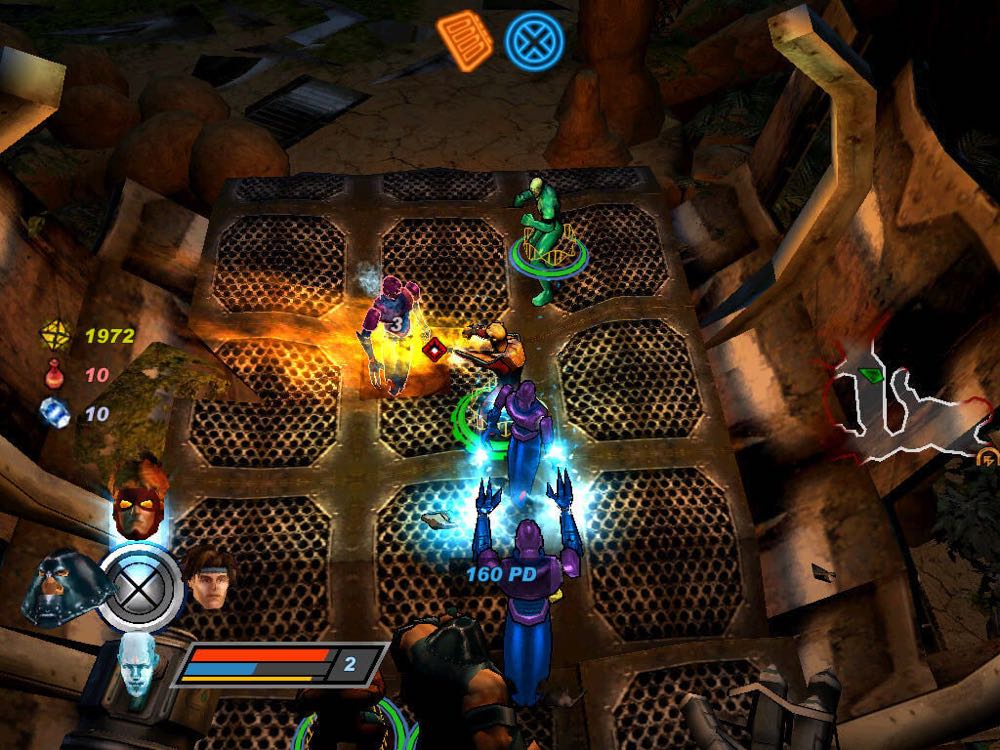Screen dimensions: 1000x750
Task: Open the orange objectives note icon
Action: tap(463, 39)
